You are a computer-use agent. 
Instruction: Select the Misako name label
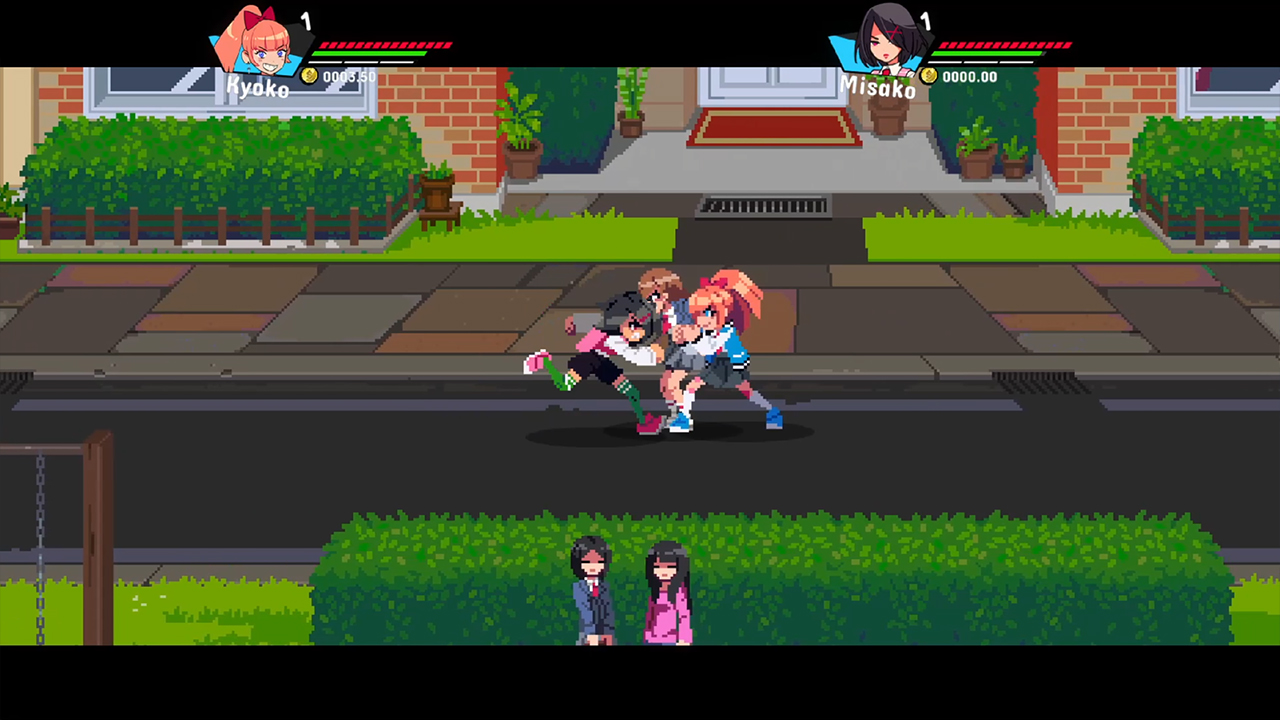pyautogui.click(x=878, y=88)
